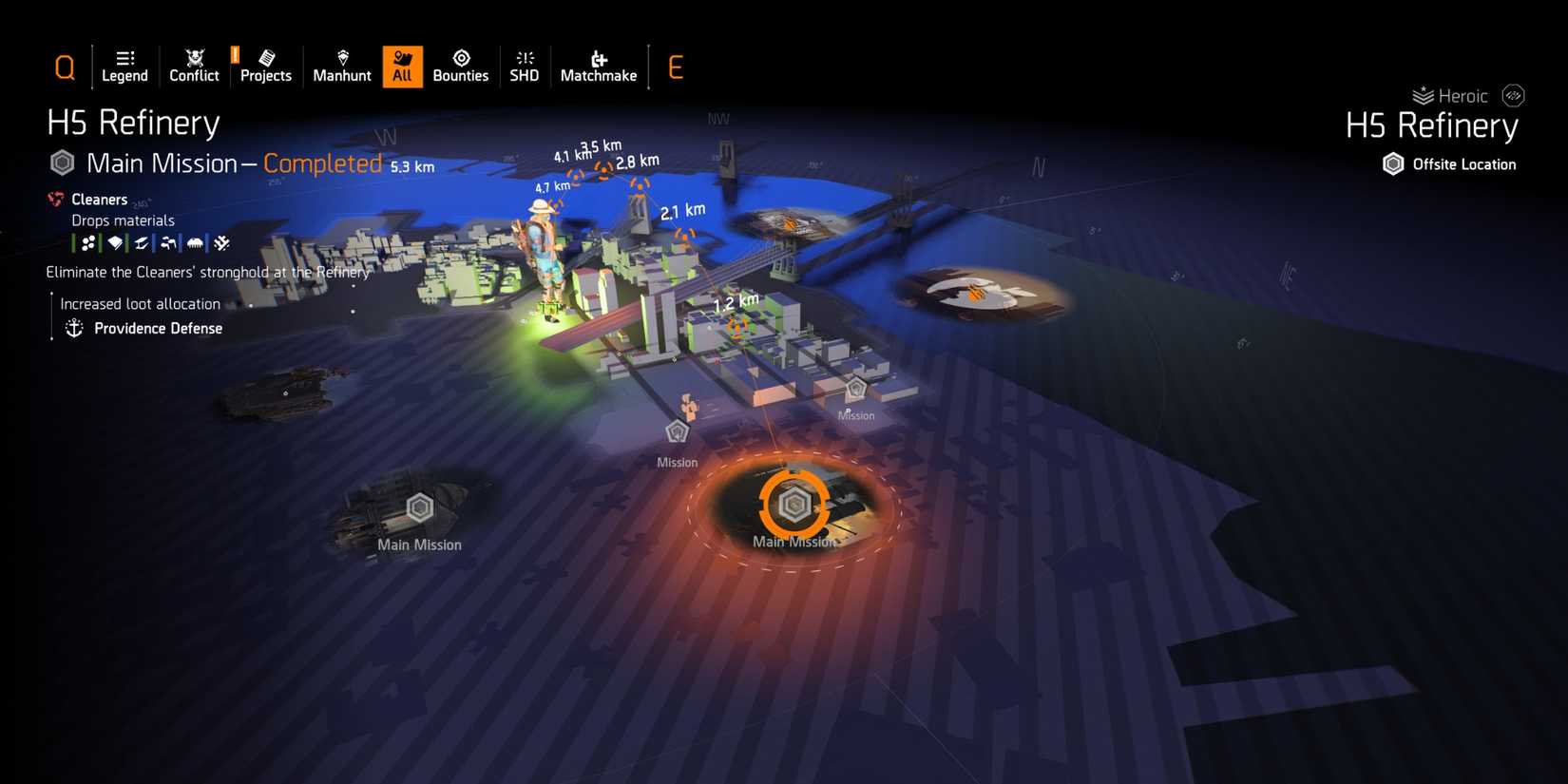
Task: Open the Projects panel
Action: 265,66
